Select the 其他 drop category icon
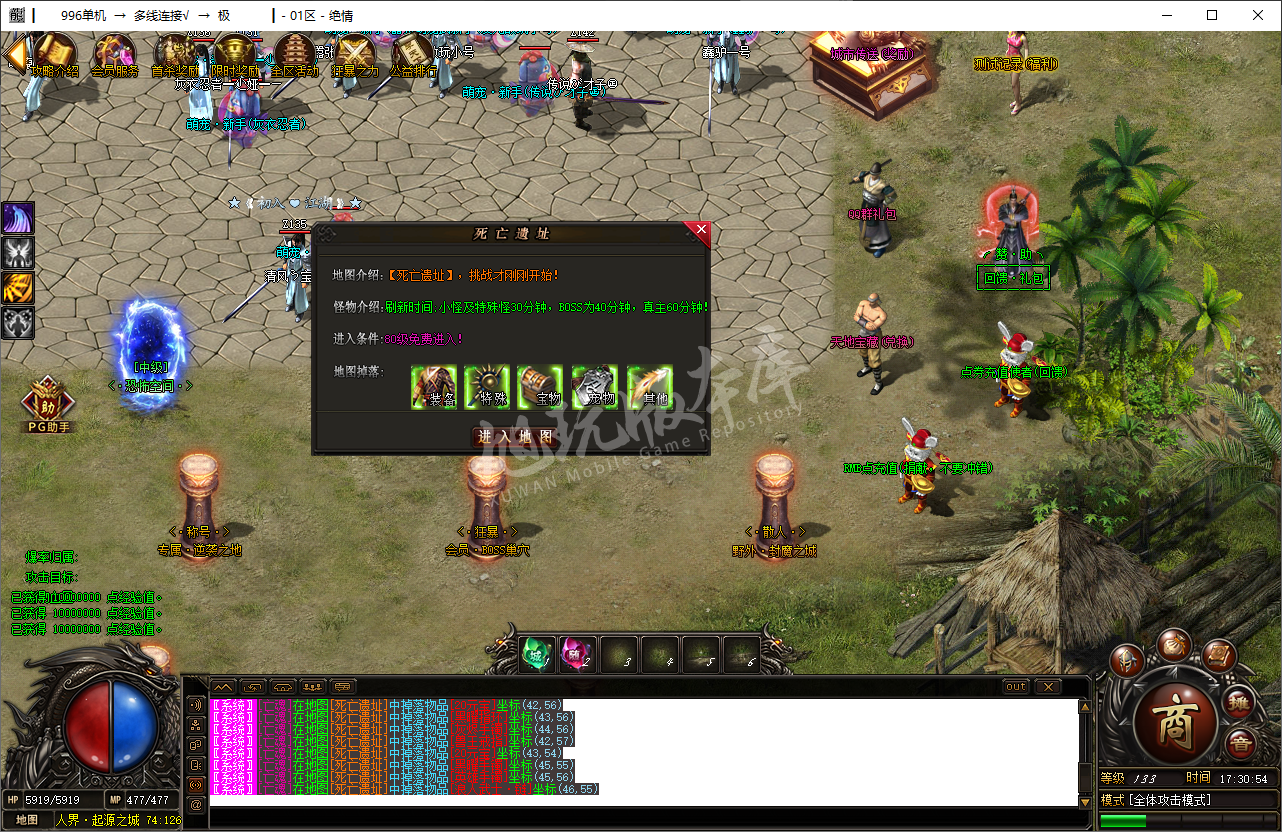 pyautogui.click(x=650, y=387)
